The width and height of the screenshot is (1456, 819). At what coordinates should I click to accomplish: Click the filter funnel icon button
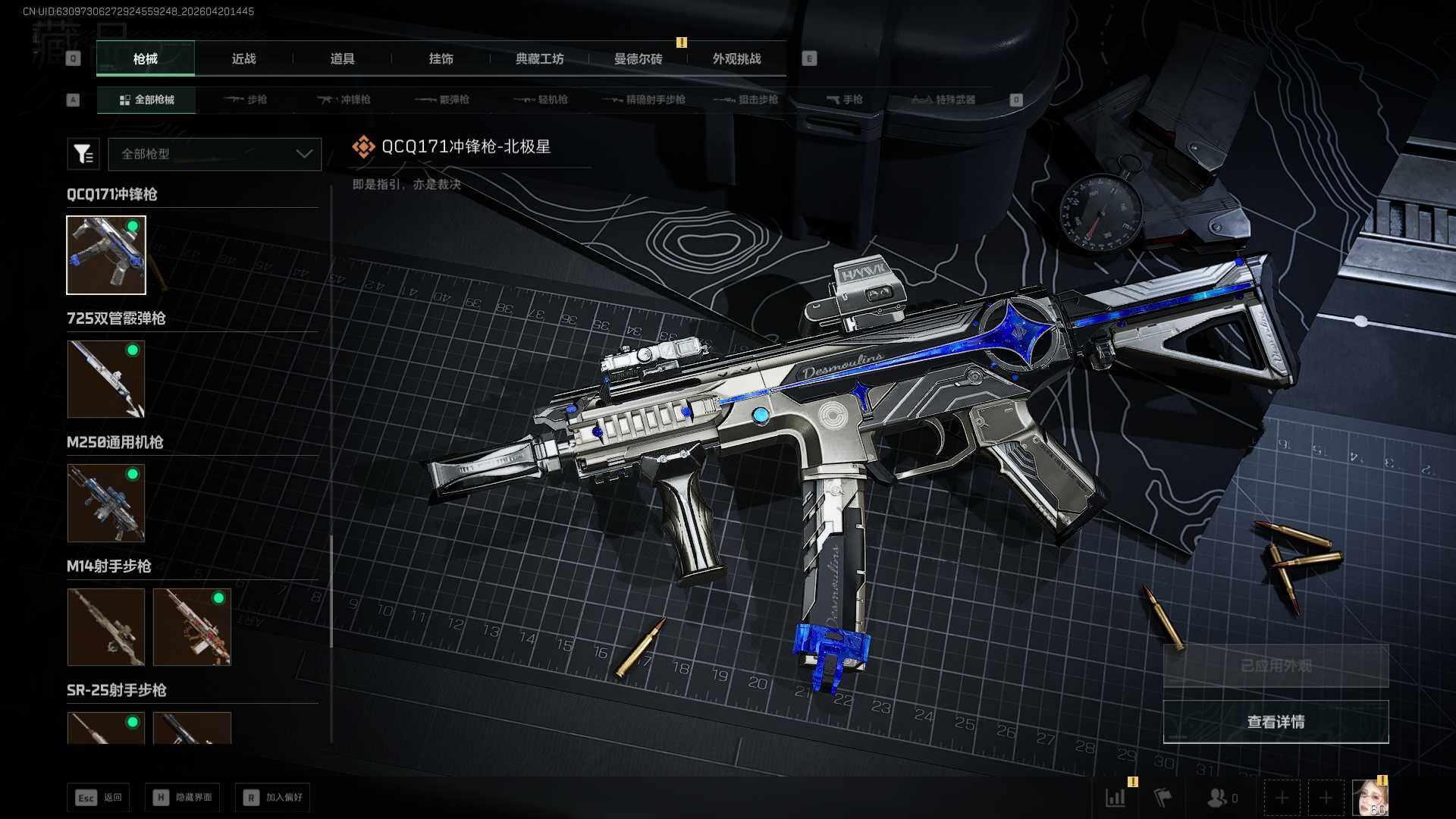(x=83, y=154)
